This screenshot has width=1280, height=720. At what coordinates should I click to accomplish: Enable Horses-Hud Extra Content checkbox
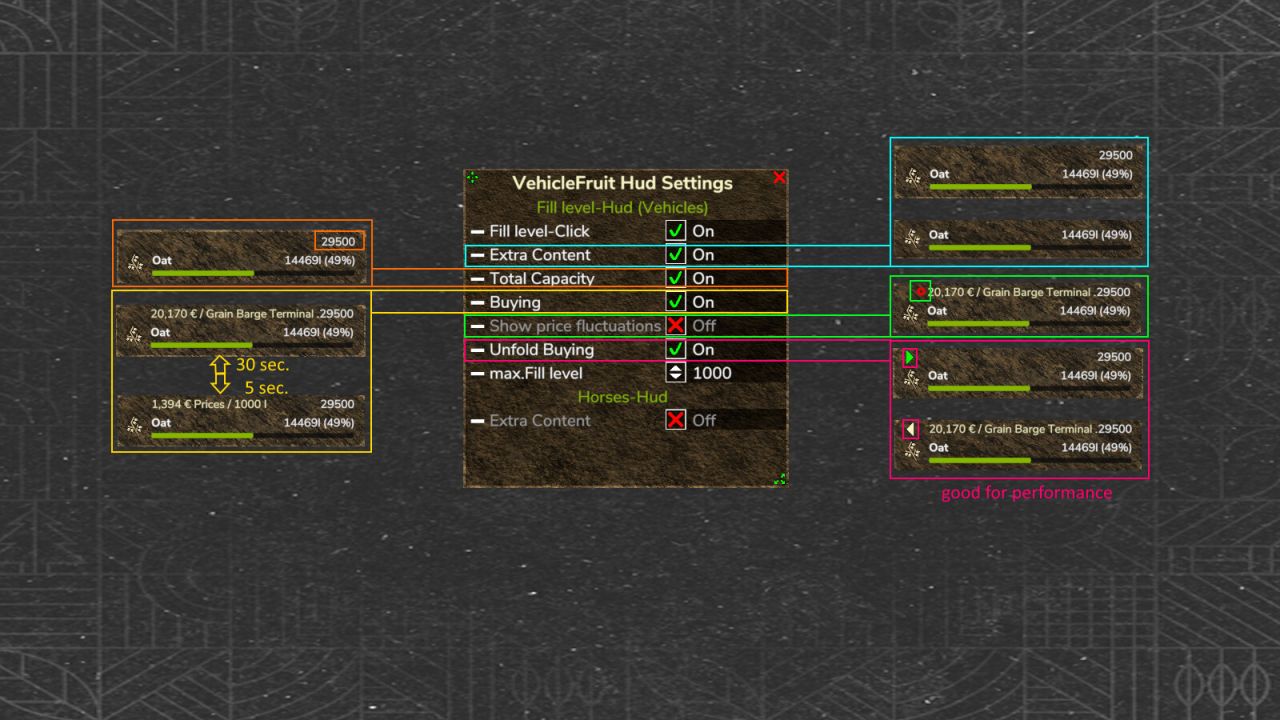(676, 420)
